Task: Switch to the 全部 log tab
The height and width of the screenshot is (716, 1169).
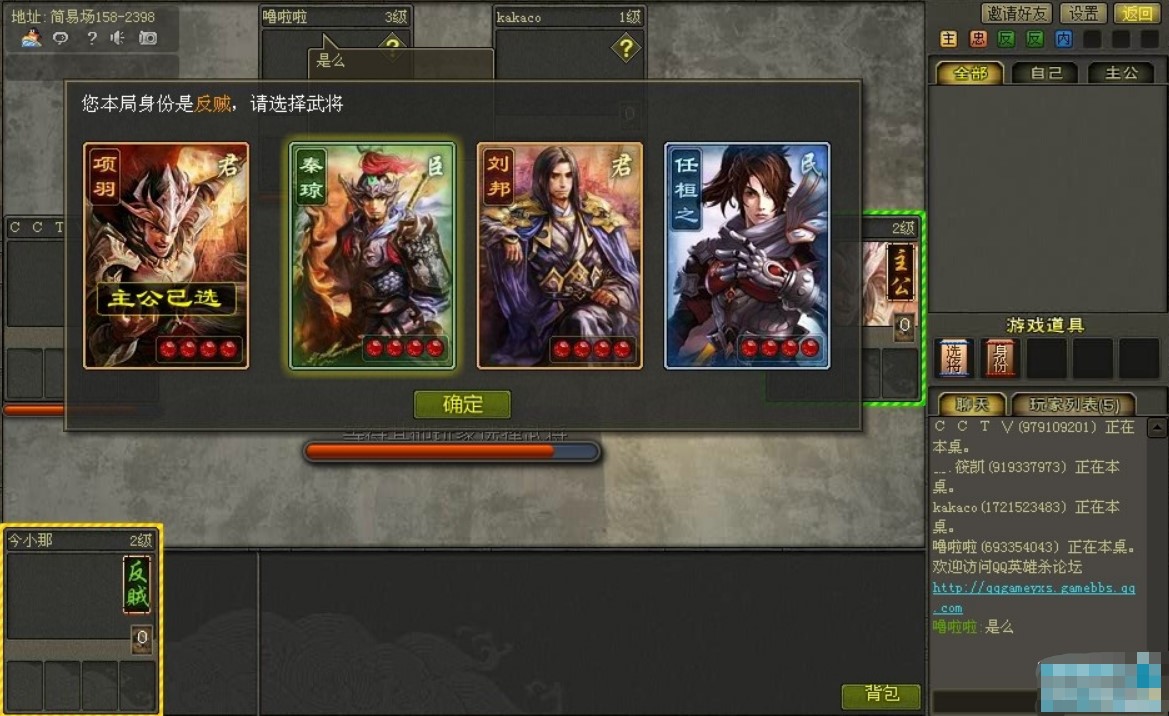Action: [970, 73]
